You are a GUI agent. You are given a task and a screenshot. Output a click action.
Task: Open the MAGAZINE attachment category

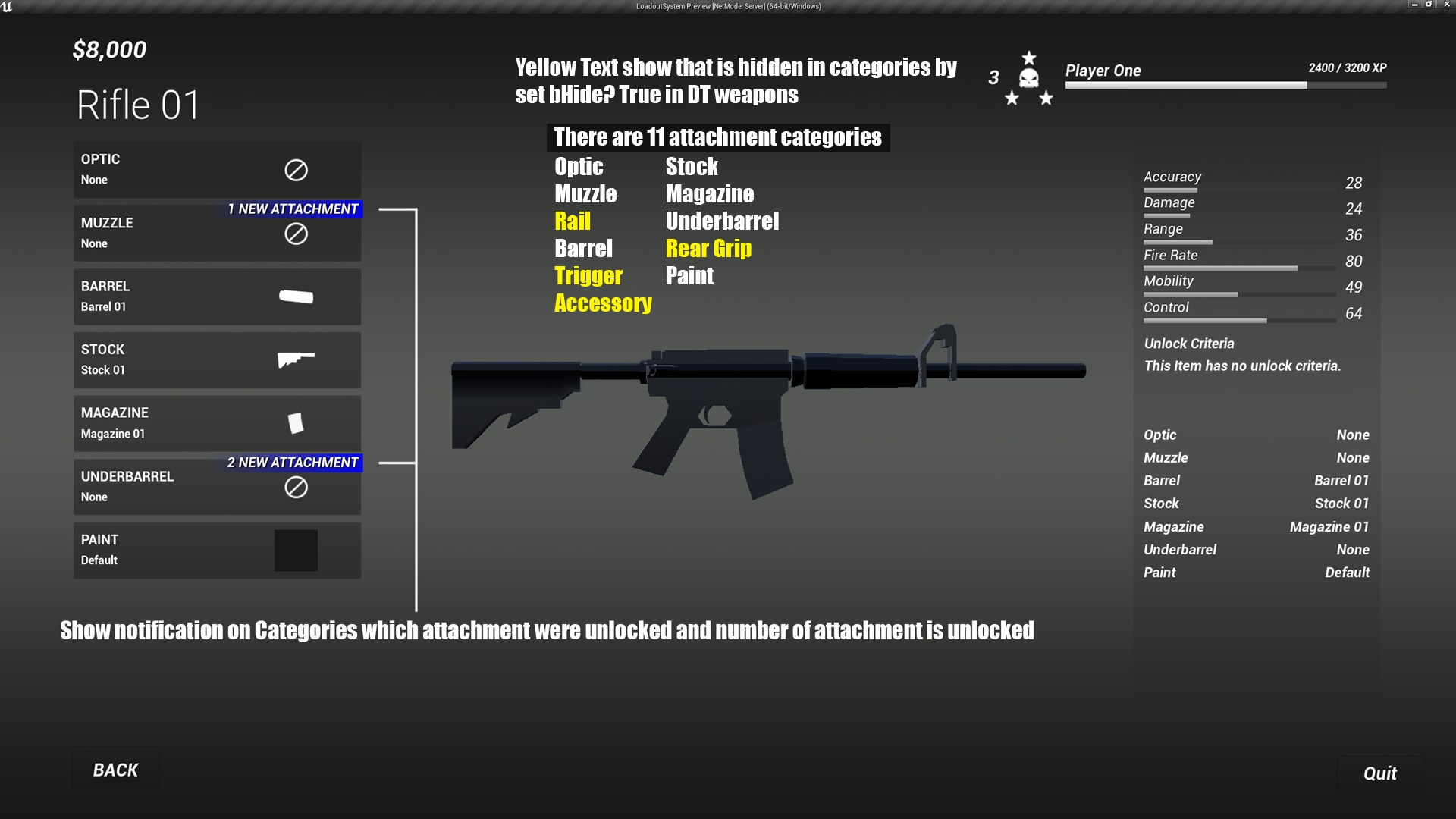[x=217, y=423]
